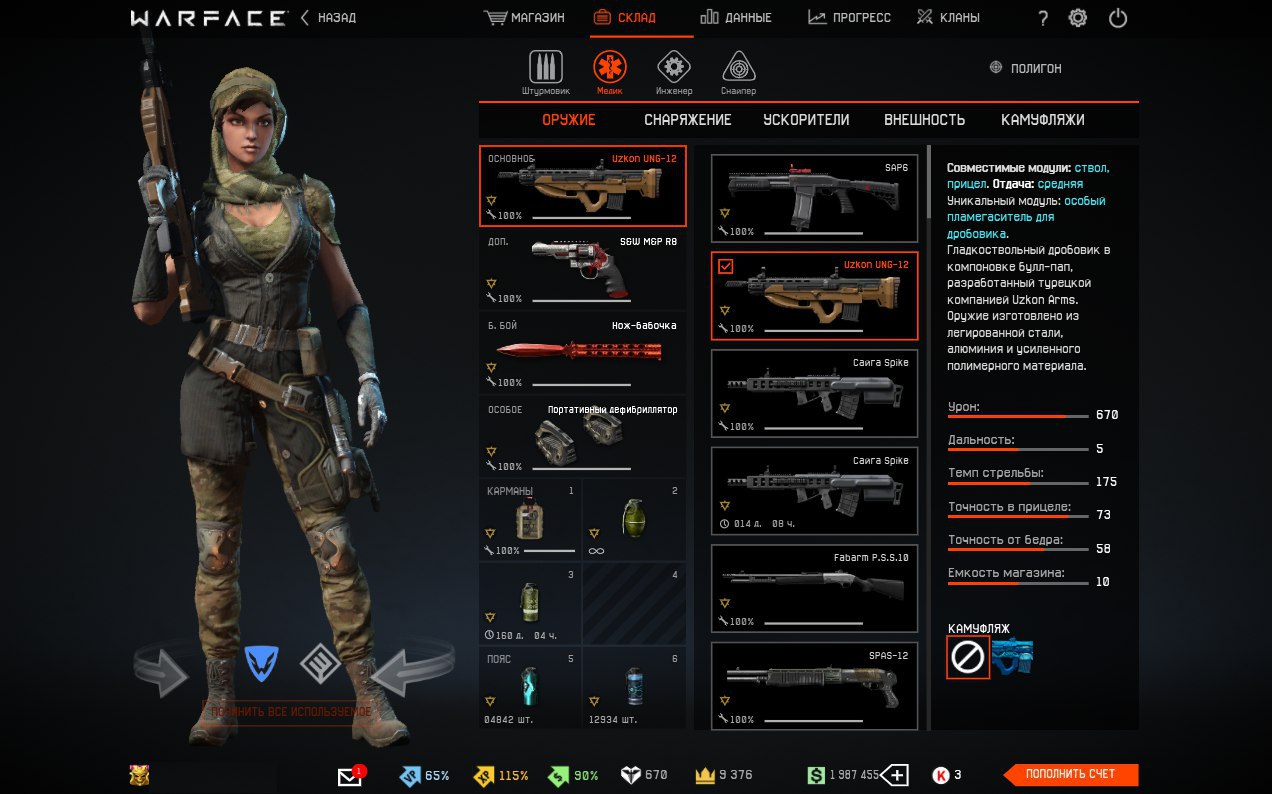The image size is (1272, 794).
Task: Open the Кланы menu
Action: [948, 18]
